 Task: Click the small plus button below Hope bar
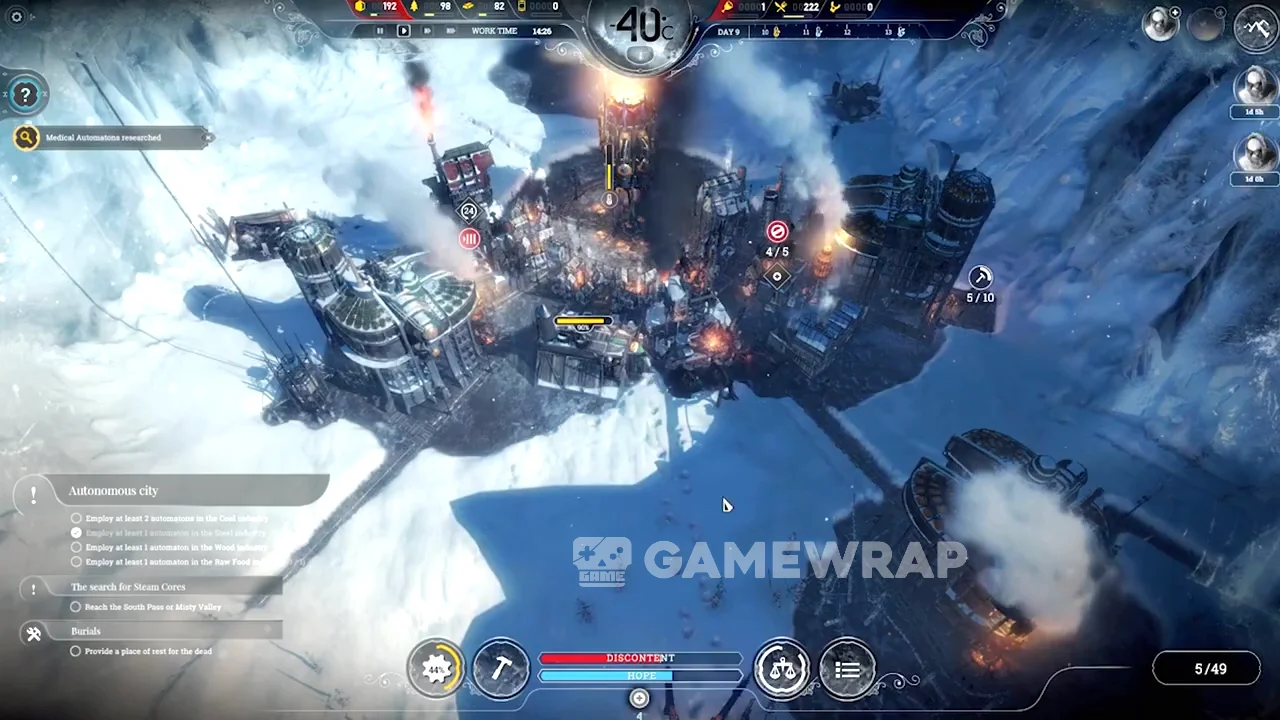point(639,698)
